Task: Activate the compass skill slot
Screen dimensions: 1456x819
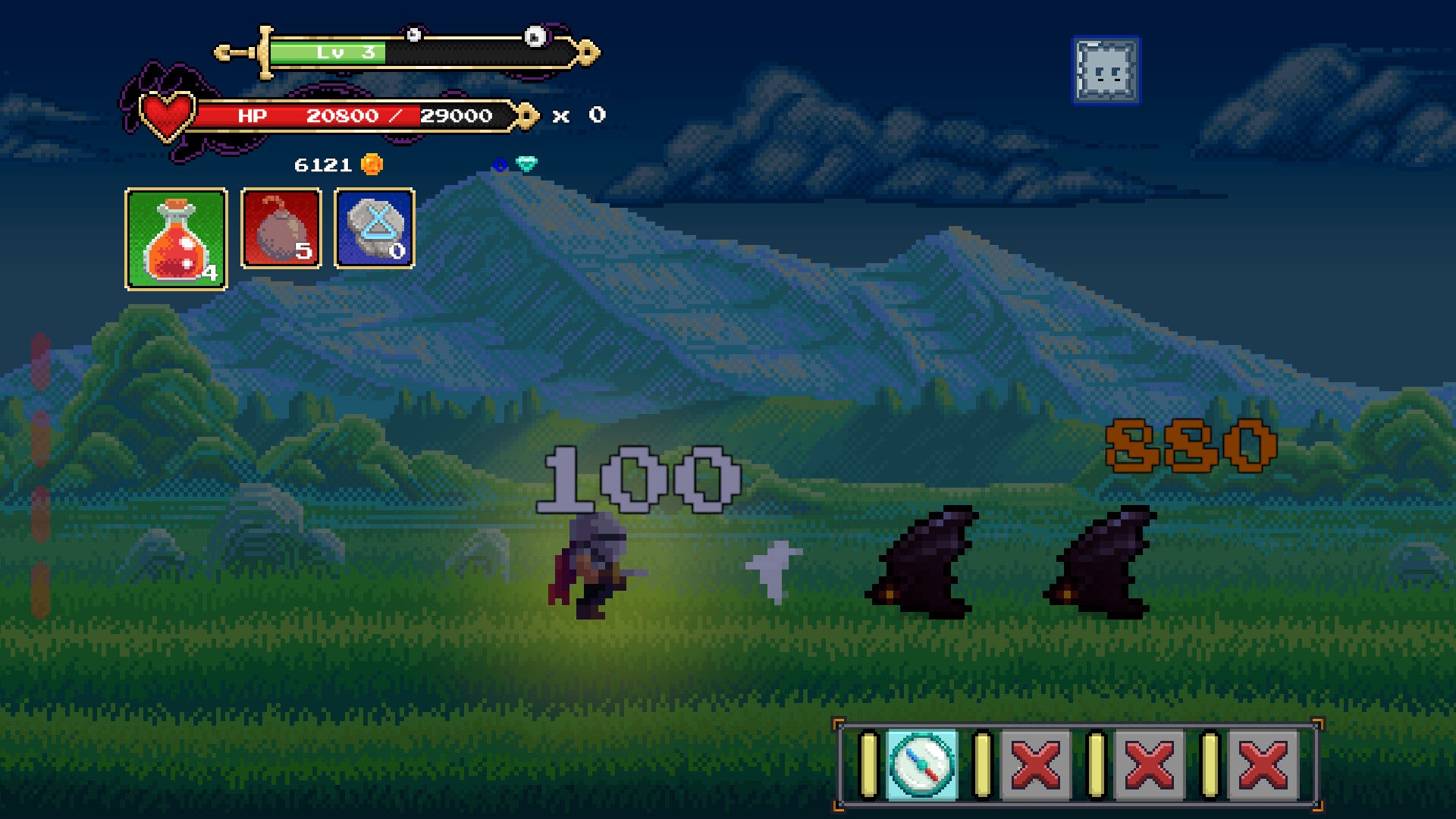Action: [x=921, y=764]
